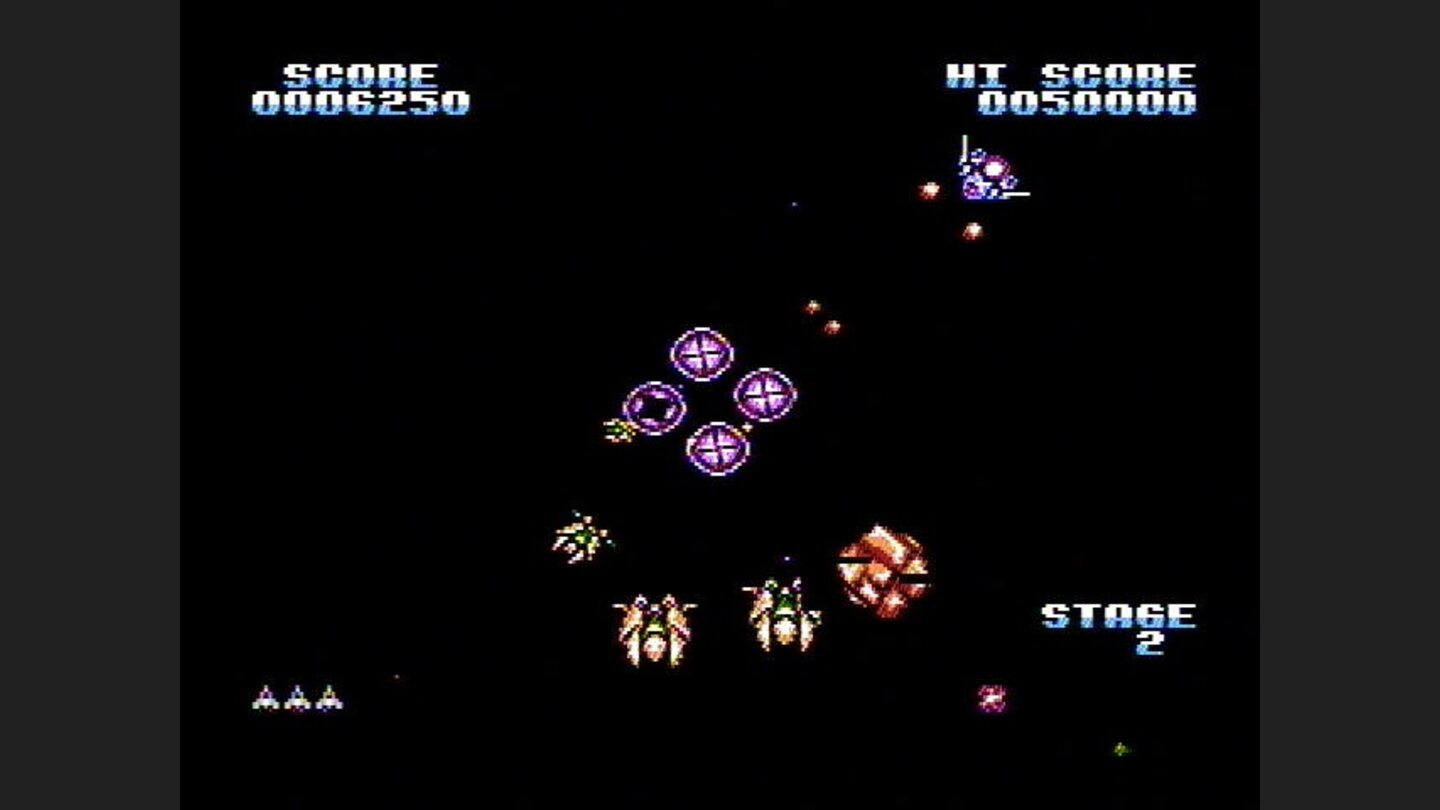Select the HI SCORE label text

click(1070, 71)
